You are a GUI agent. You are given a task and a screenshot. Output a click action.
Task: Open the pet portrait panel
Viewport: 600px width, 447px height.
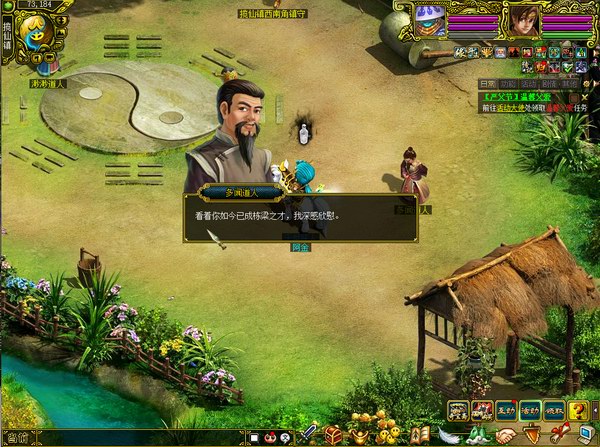click(430, 19)
